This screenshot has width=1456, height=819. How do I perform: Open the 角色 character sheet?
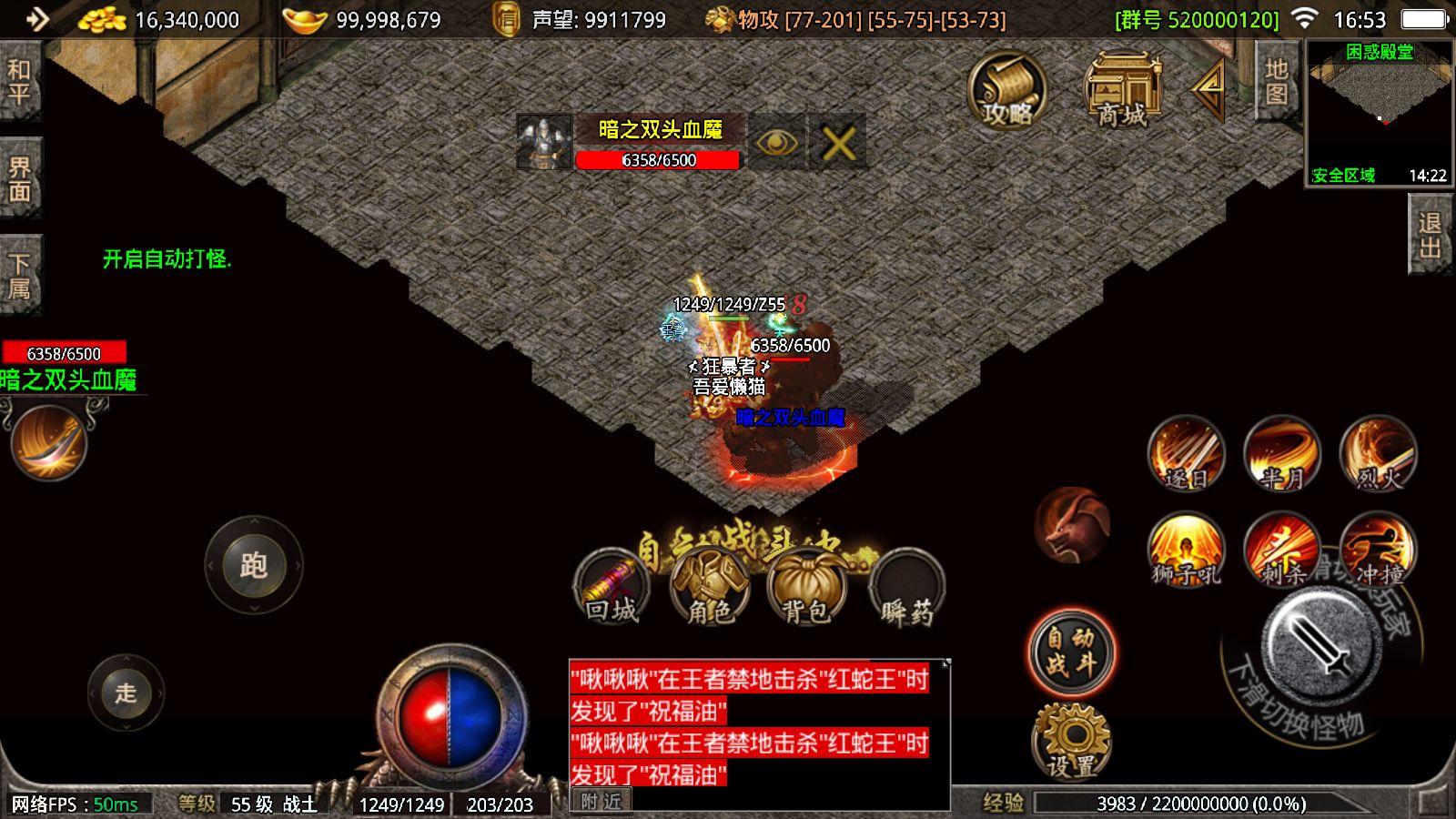(710, 588)
